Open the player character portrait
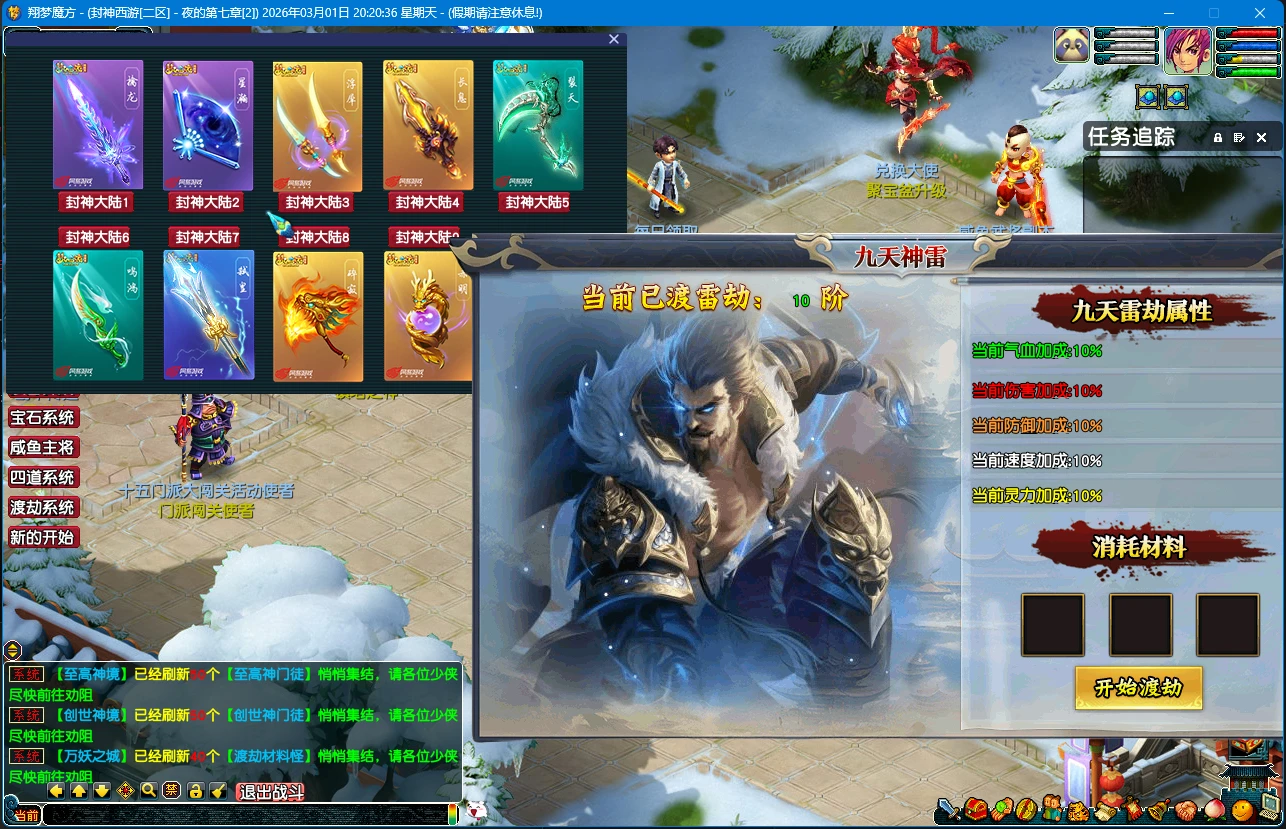This screenshot has height=829, width=1286. pos(1187,51)
